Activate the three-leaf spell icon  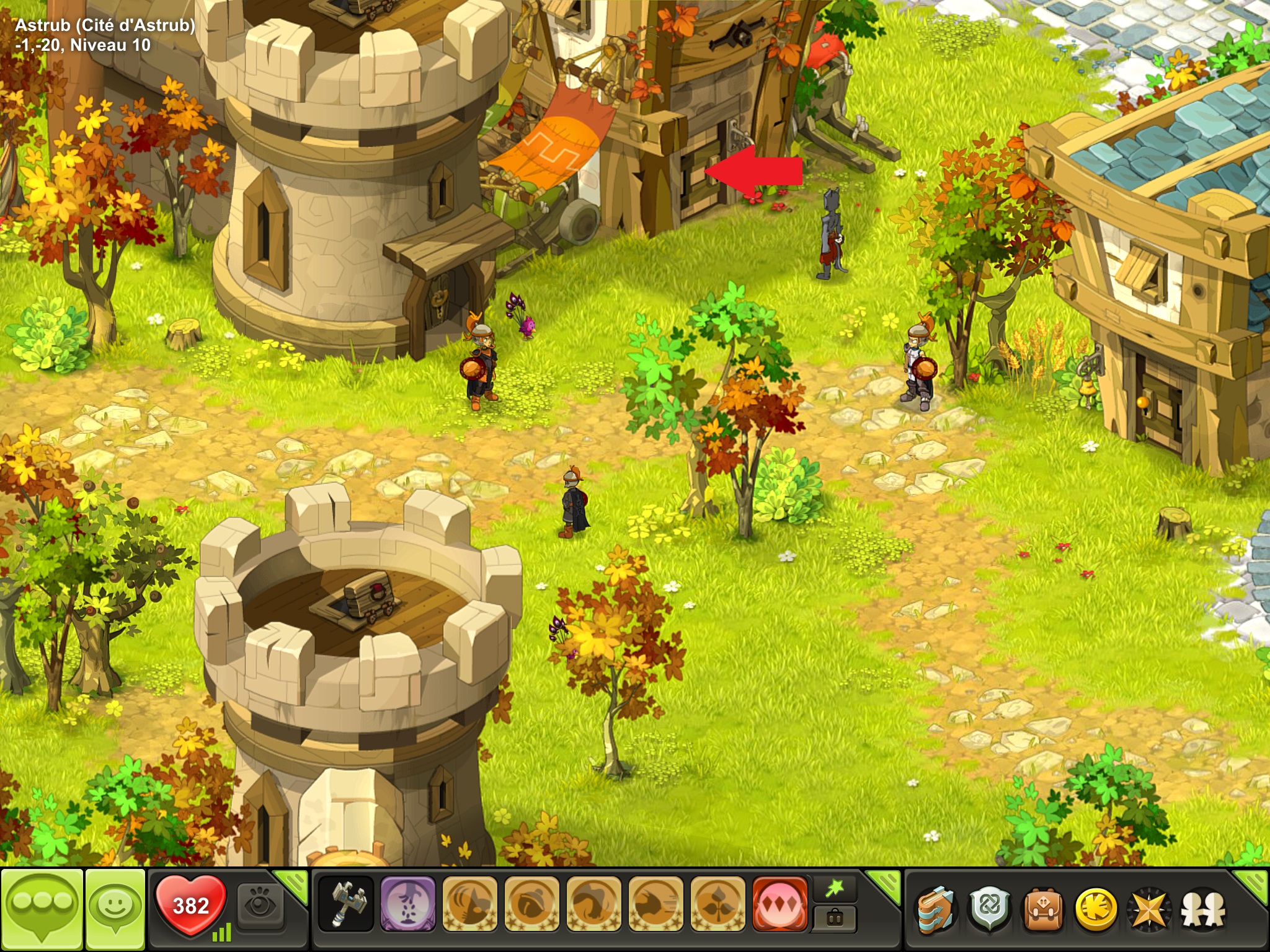[x=718, y=904]
